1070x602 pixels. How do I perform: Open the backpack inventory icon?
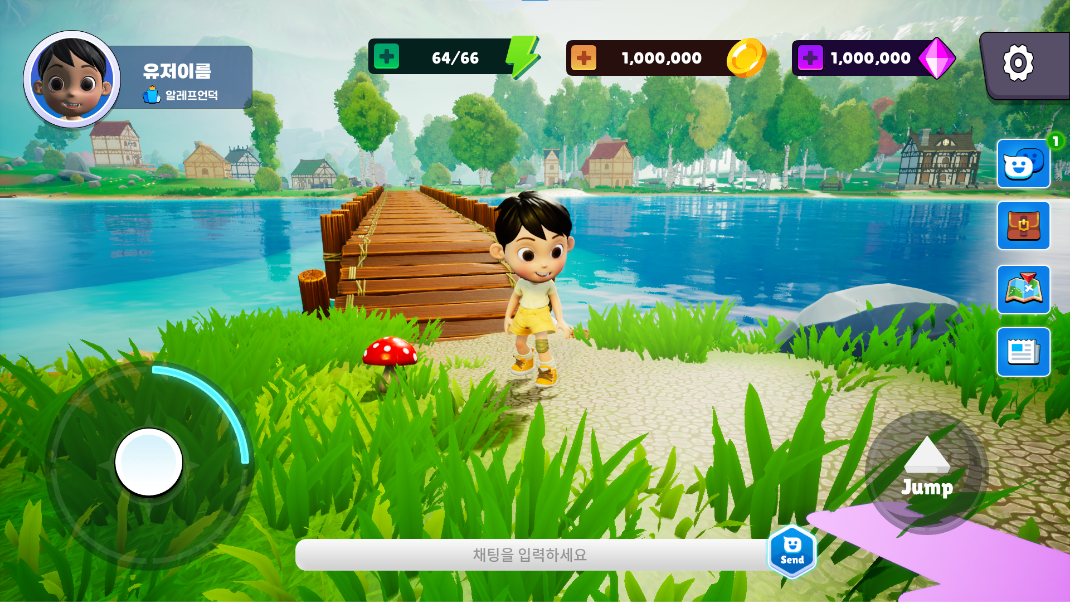[x=1023, y=226]
